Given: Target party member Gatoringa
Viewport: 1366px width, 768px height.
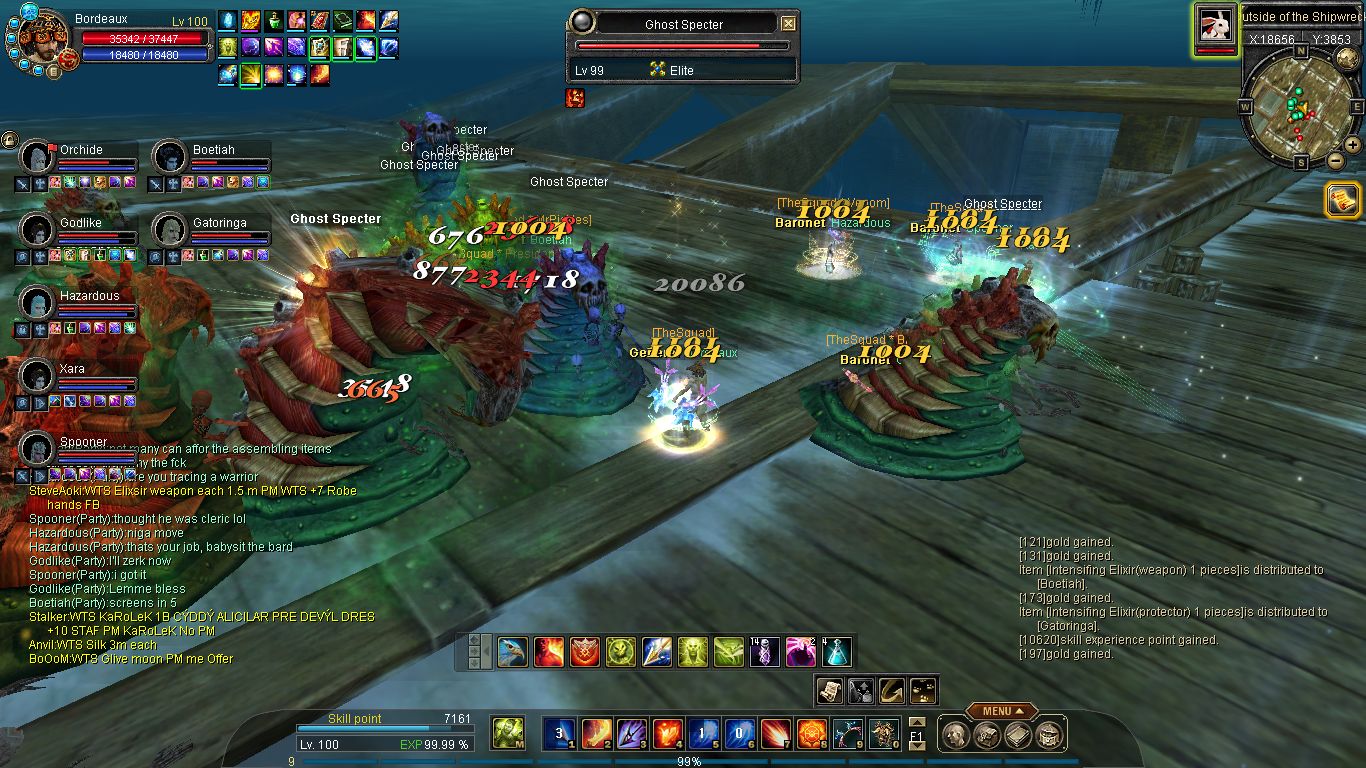Looking at the screenshot, I should [x=170, y=230].
